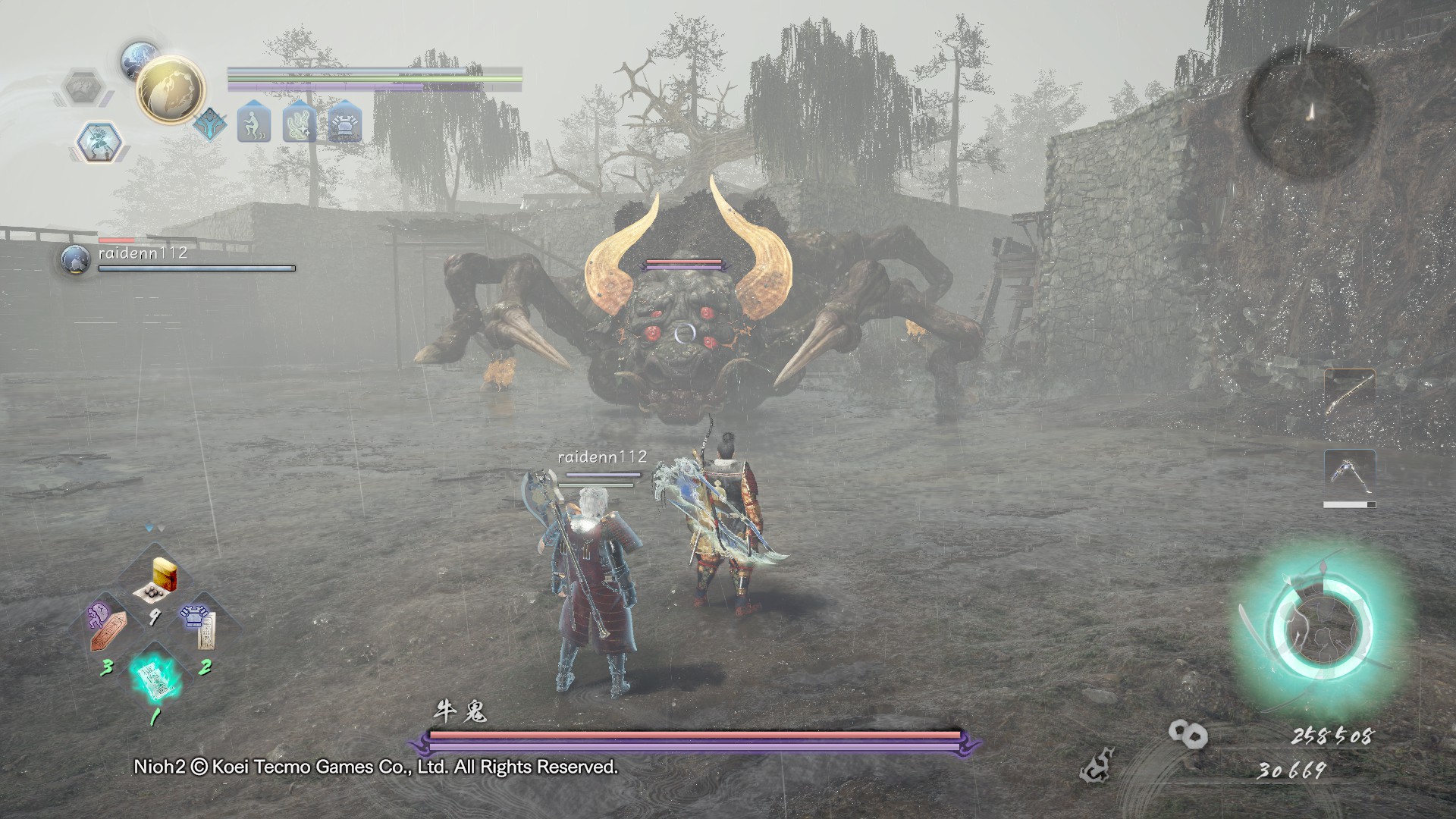This screenshot has height=819, width=1456.
Task: Inspect the armor defense status buff
Action: click(345, 122)
